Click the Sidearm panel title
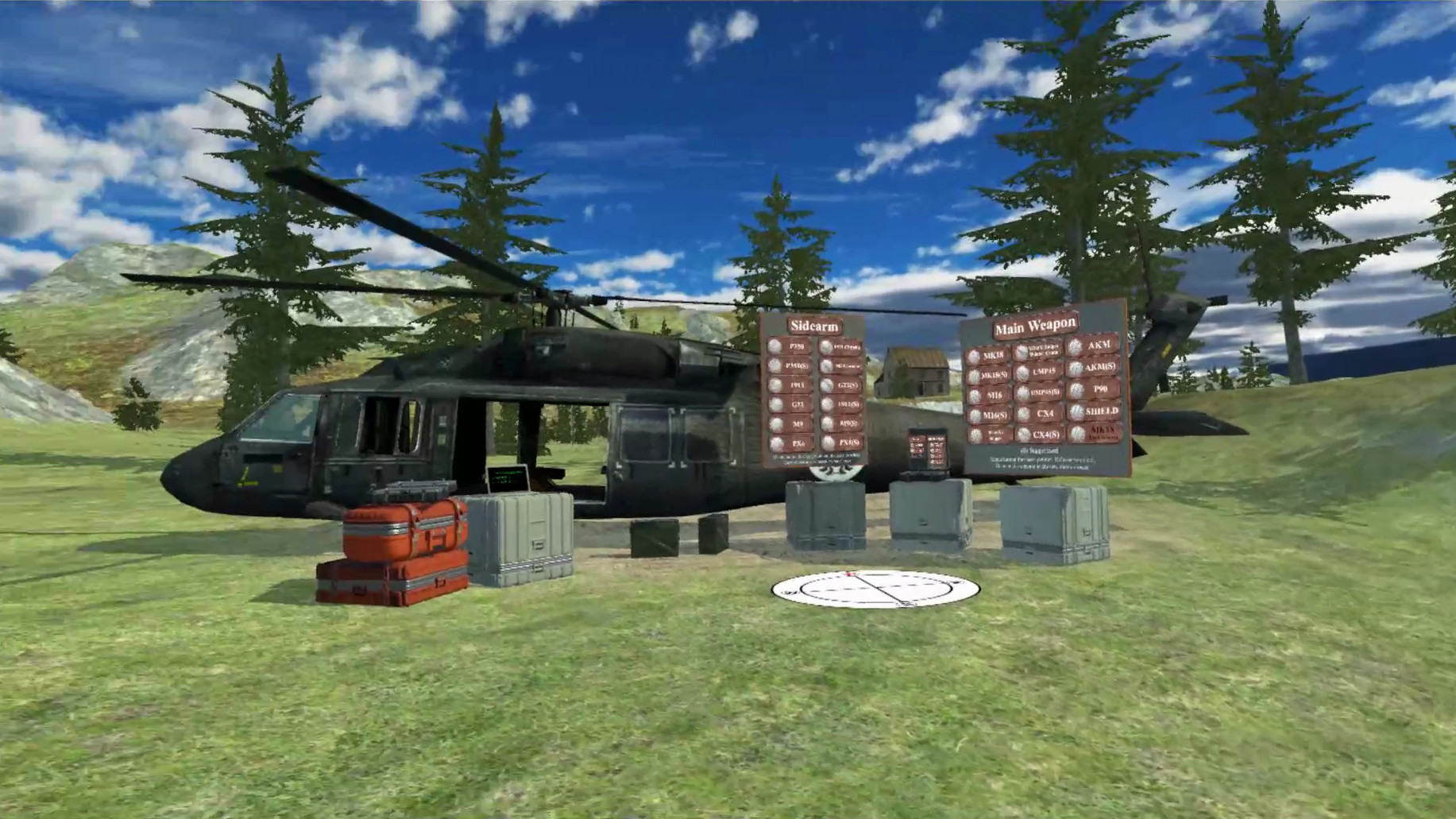This screenshot has width=1456, height=819. click(x=815, y=326)
